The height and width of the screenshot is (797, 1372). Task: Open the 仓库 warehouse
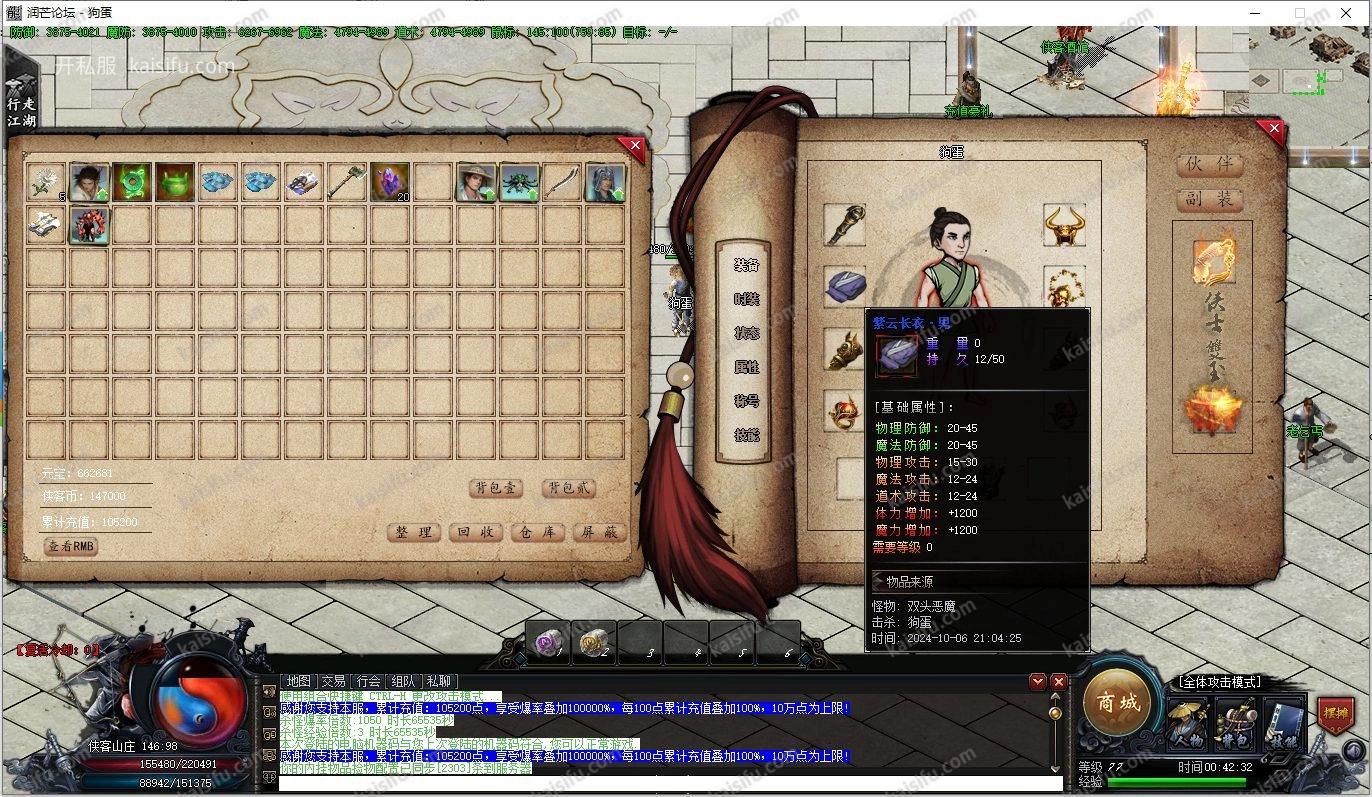538,532
